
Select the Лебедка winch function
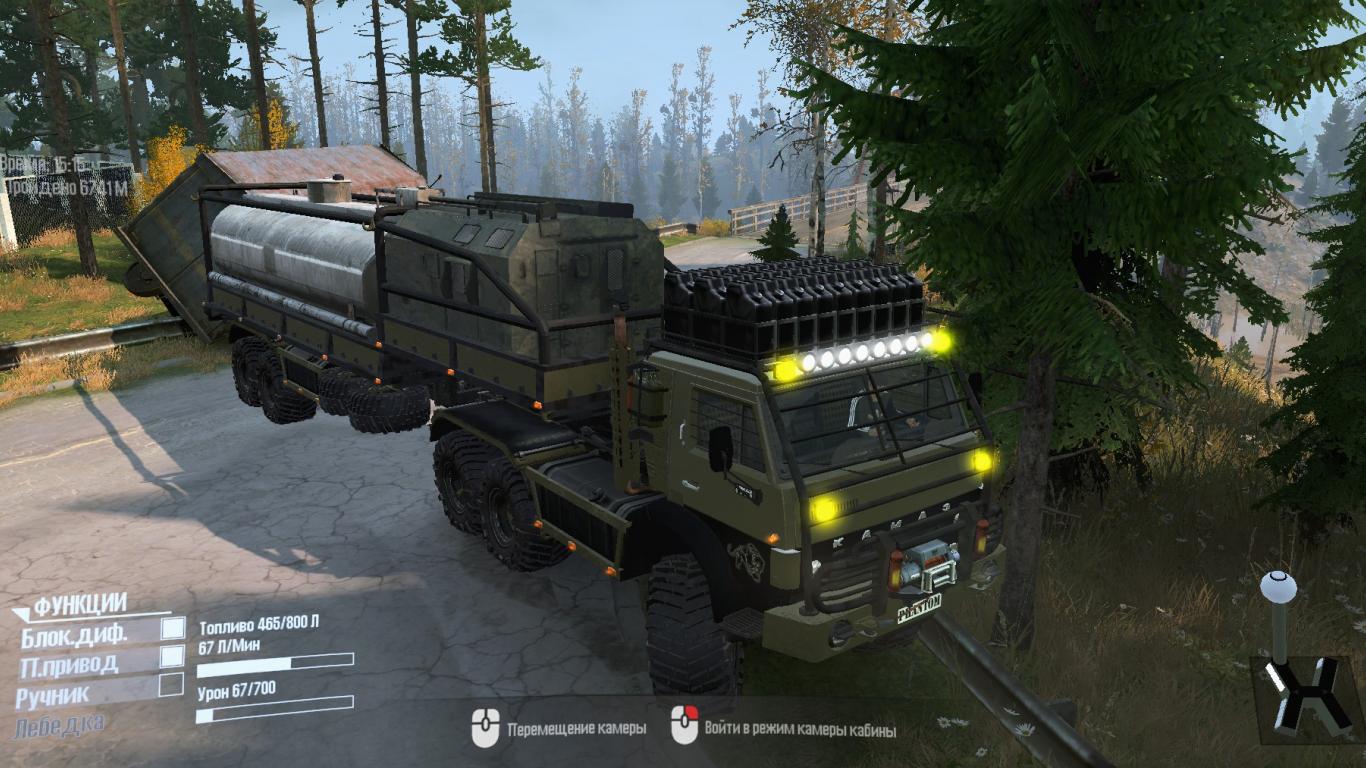(x=59, y=724)
